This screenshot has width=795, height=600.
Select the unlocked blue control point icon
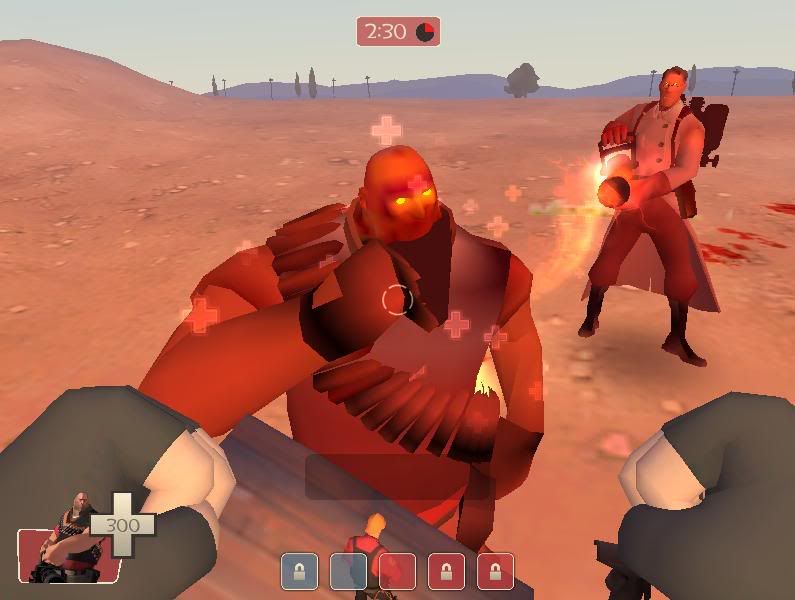347,571
